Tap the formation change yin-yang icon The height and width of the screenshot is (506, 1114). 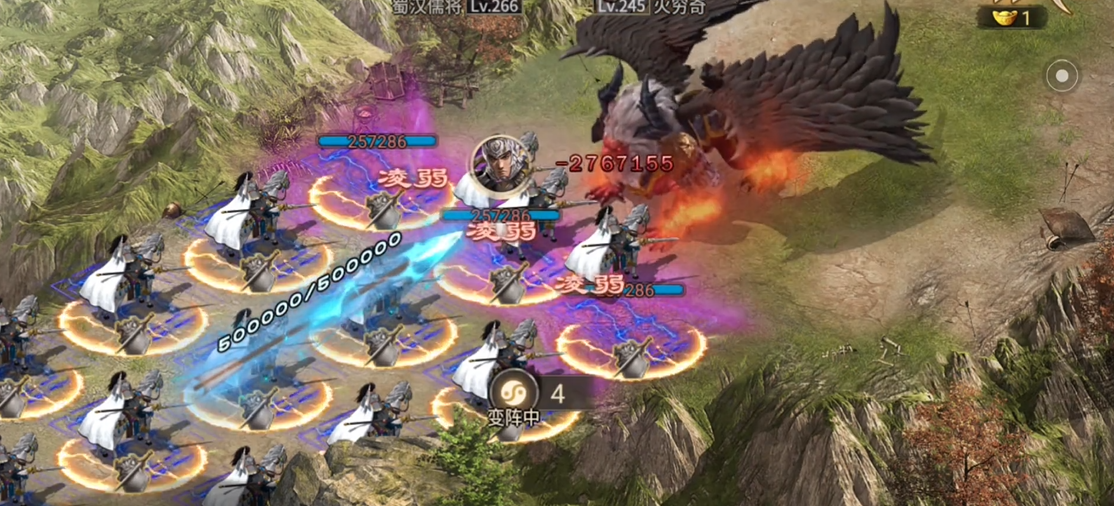[514, 392]
